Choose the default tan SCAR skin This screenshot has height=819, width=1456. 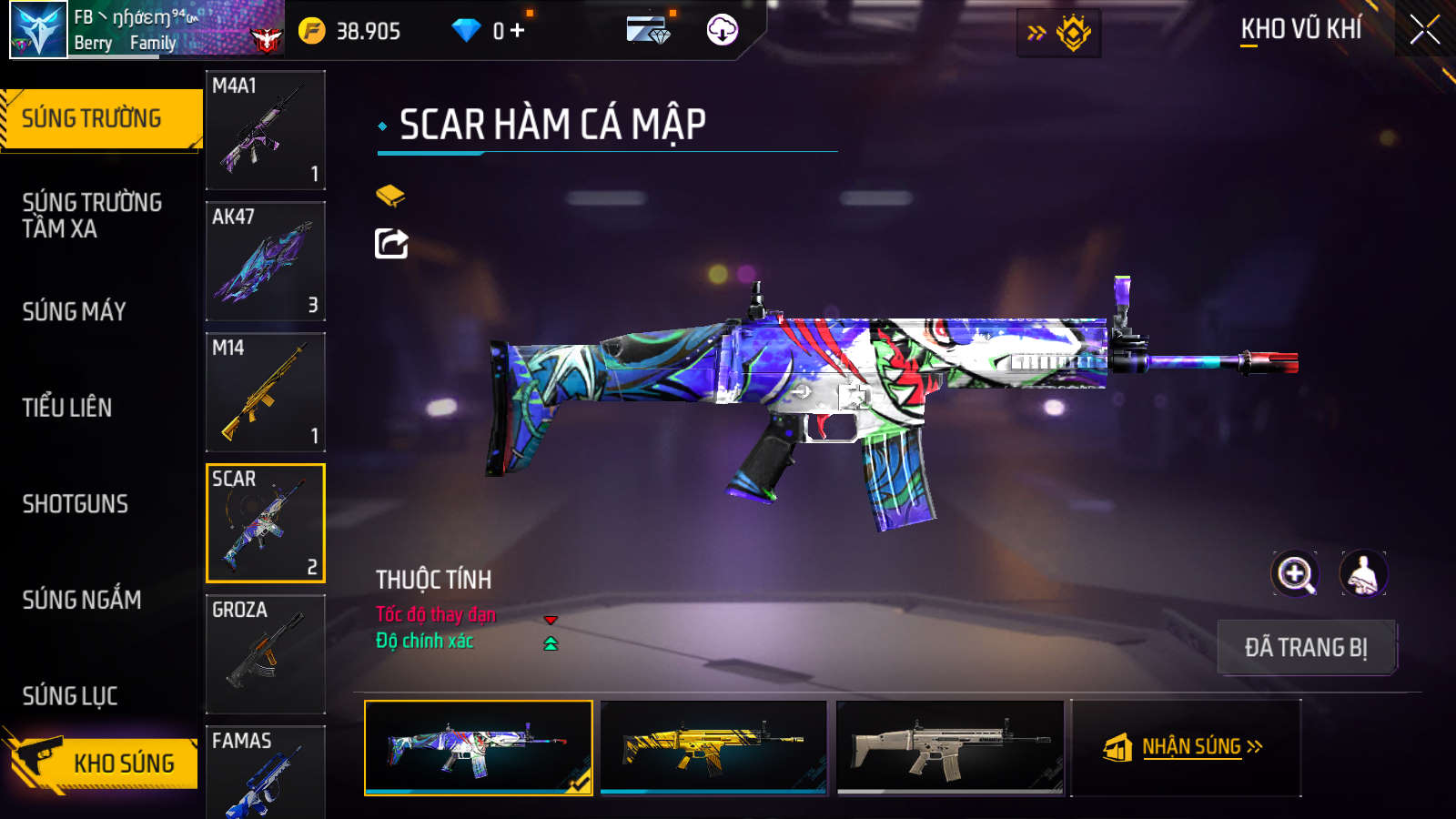coord(949,747)
